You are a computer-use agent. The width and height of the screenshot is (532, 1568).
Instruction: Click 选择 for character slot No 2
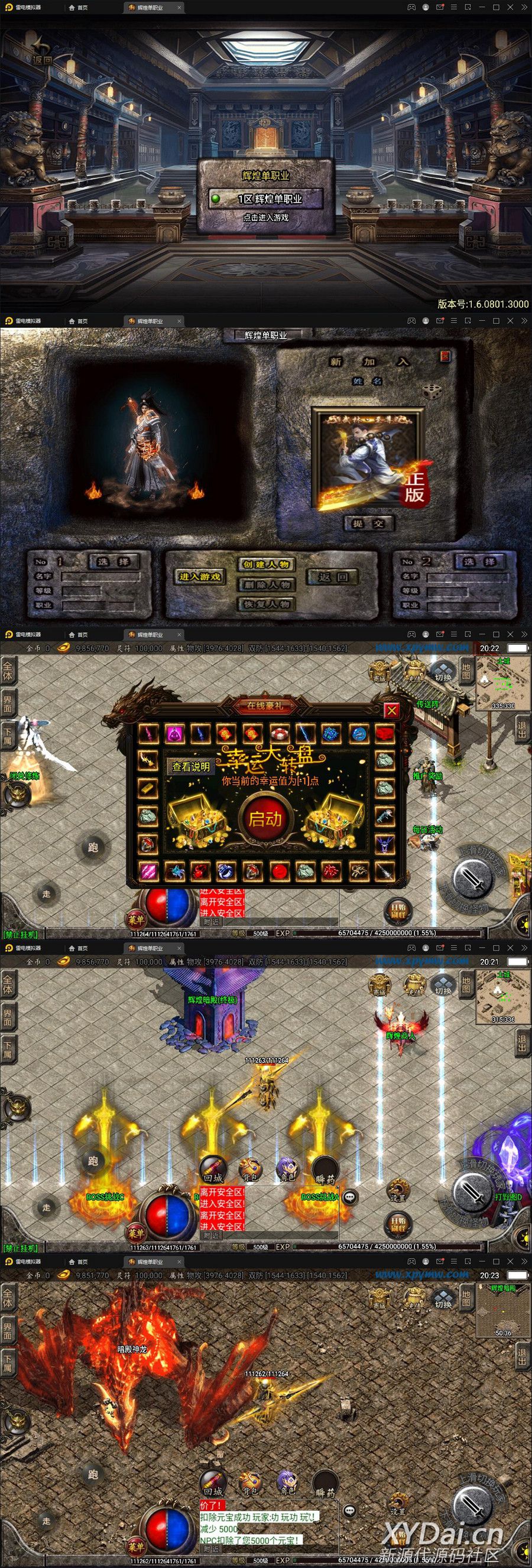pos(479,561)
